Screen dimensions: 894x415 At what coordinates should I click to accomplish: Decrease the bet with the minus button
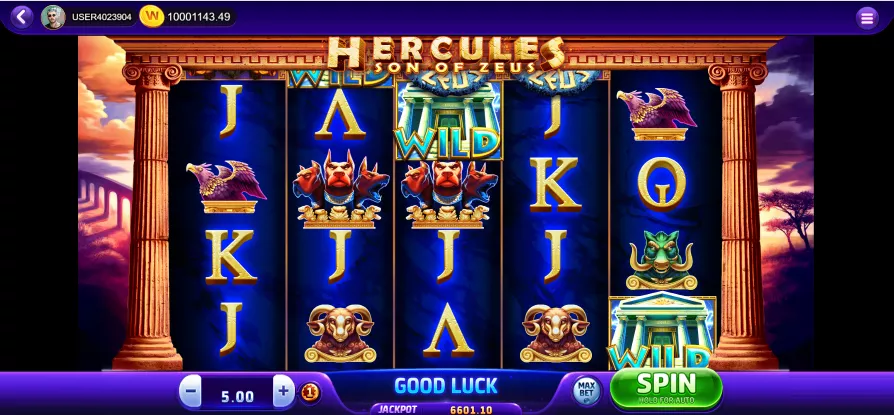point(191,391)
